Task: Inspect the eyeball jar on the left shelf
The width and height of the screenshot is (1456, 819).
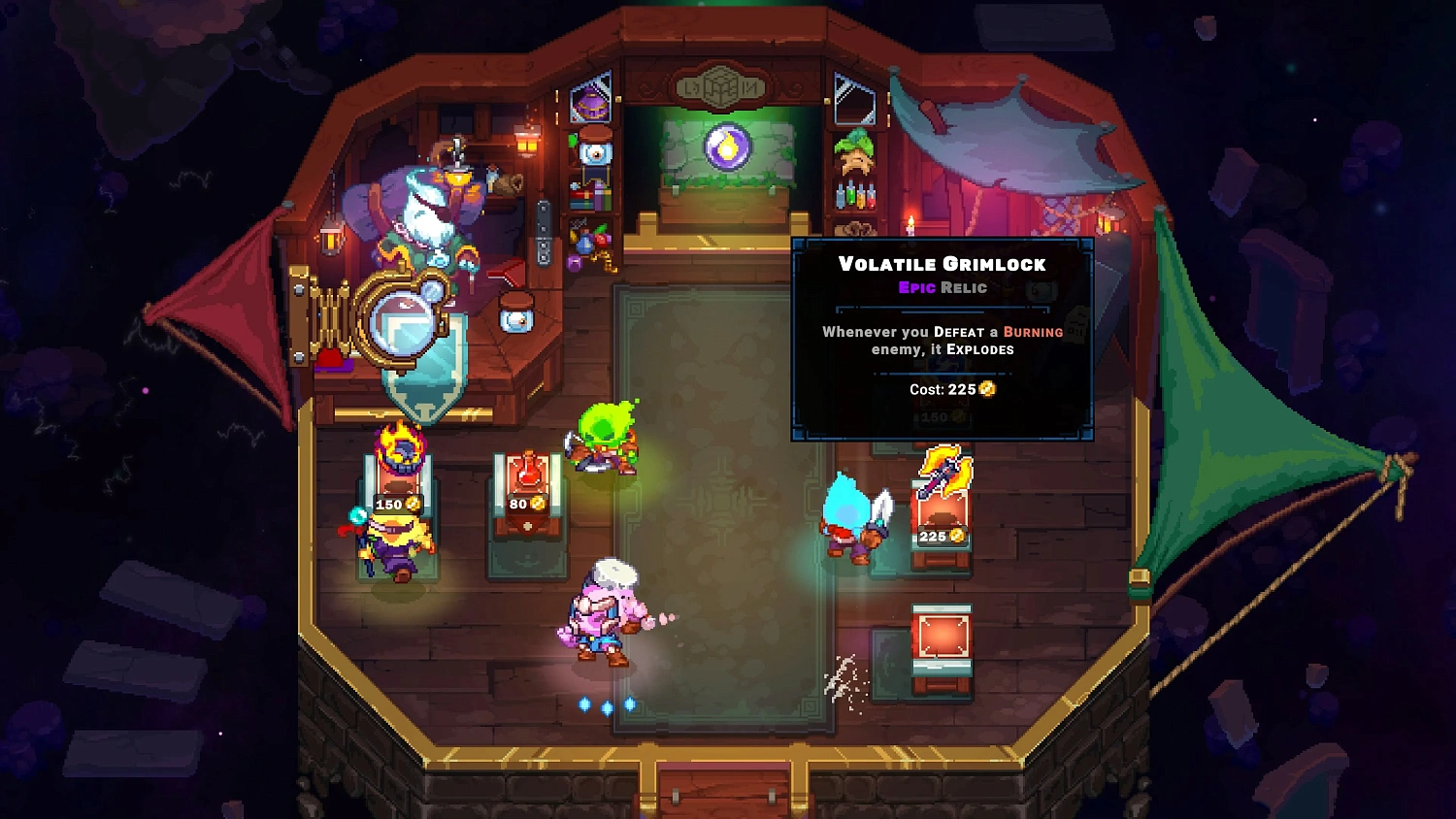Action: [x=594, y=153]
